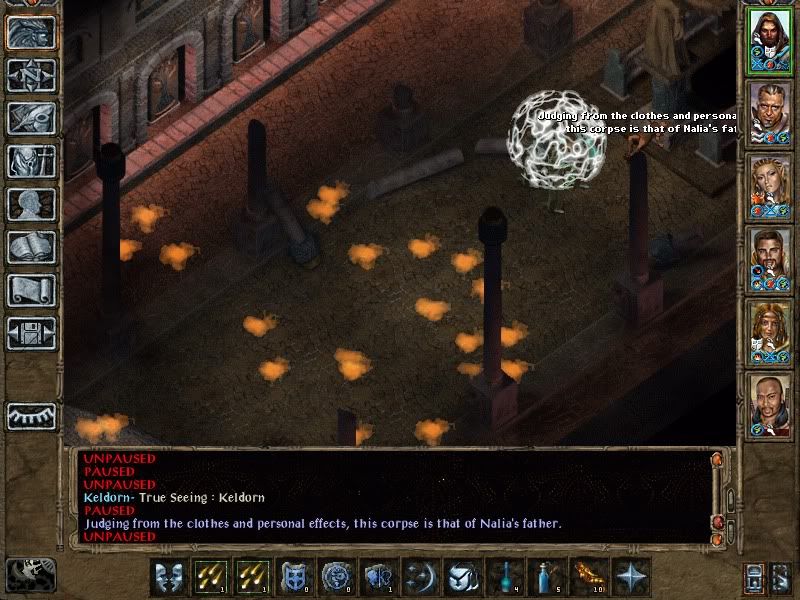Click the dialogue log message window
This screenshot has height=600, width=800.
click(x=395, y=497)
